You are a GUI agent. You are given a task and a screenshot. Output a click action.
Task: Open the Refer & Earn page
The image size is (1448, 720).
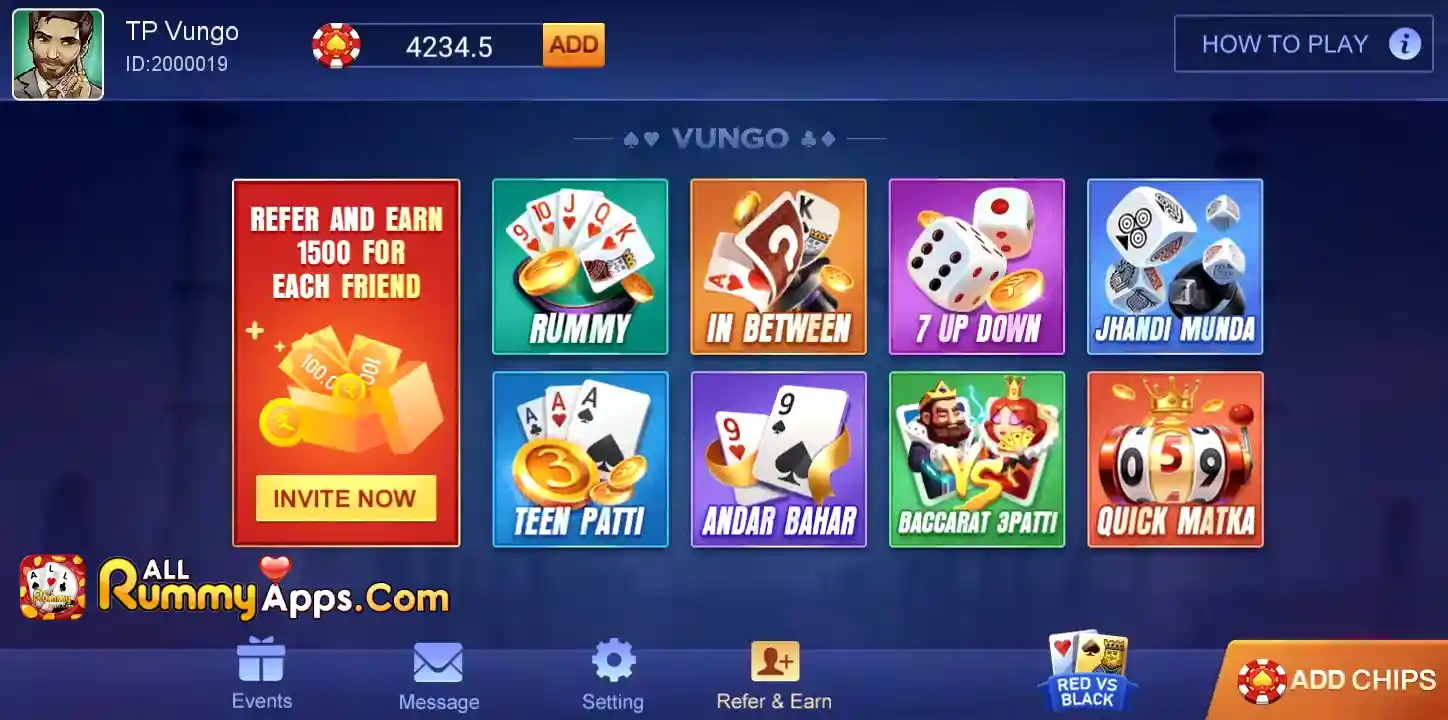click(773, 672)
